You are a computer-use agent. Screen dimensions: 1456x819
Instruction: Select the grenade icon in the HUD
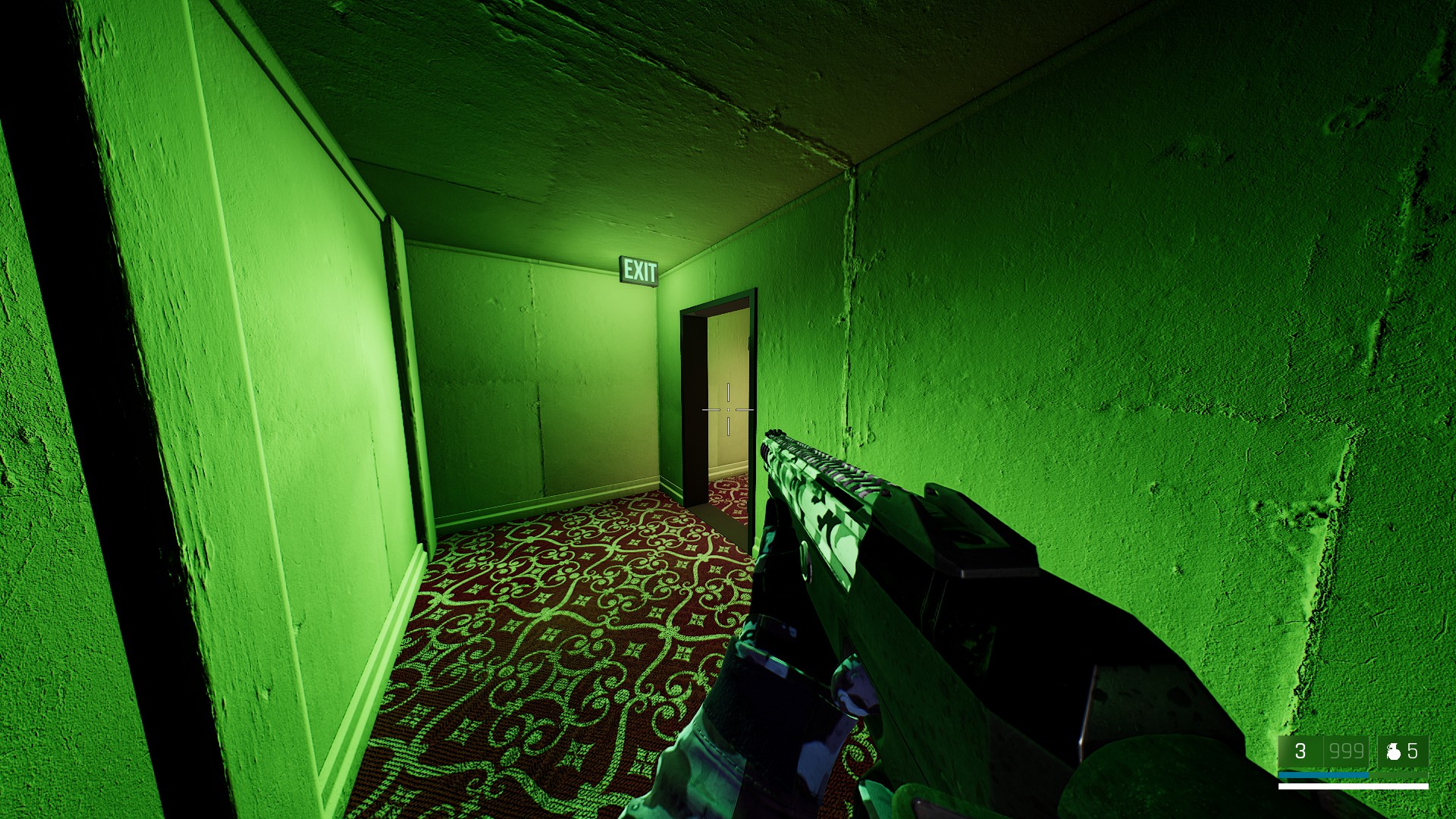point(1393,752)
